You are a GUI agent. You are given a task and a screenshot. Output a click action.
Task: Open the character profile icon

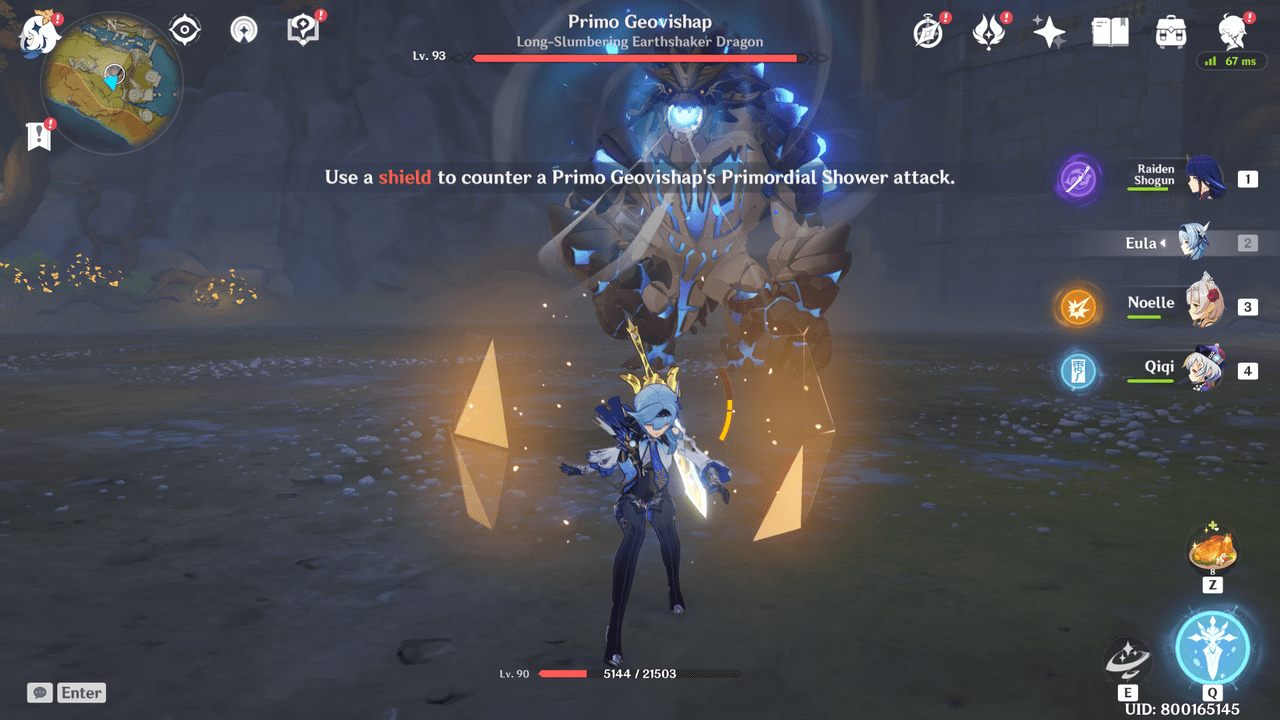(x=1231, y=33)
